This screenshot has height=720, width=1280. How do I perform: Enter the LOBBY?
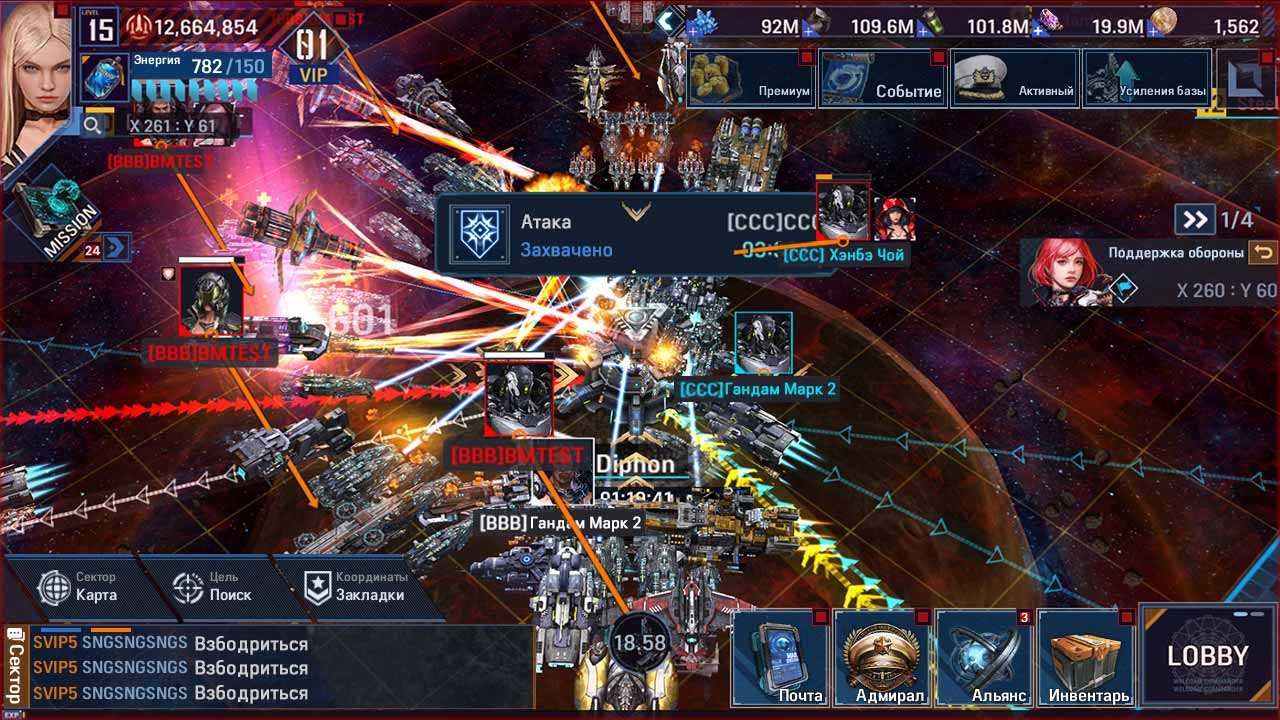(x=1208, y=656)
